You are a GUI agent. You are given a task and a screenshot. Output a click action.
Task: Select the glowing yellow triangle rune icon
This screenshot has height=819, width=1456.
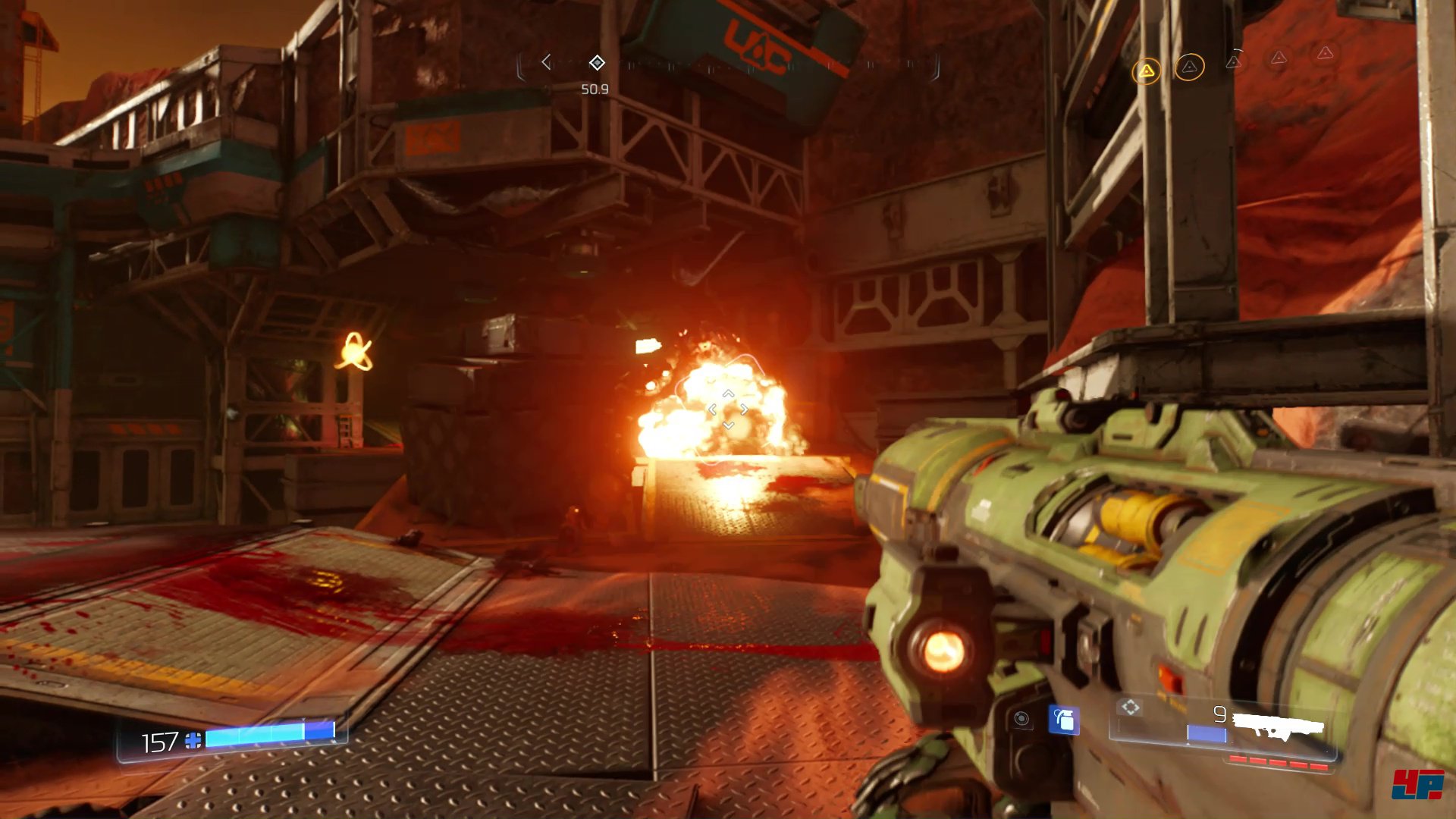(x=1146, y=72)
